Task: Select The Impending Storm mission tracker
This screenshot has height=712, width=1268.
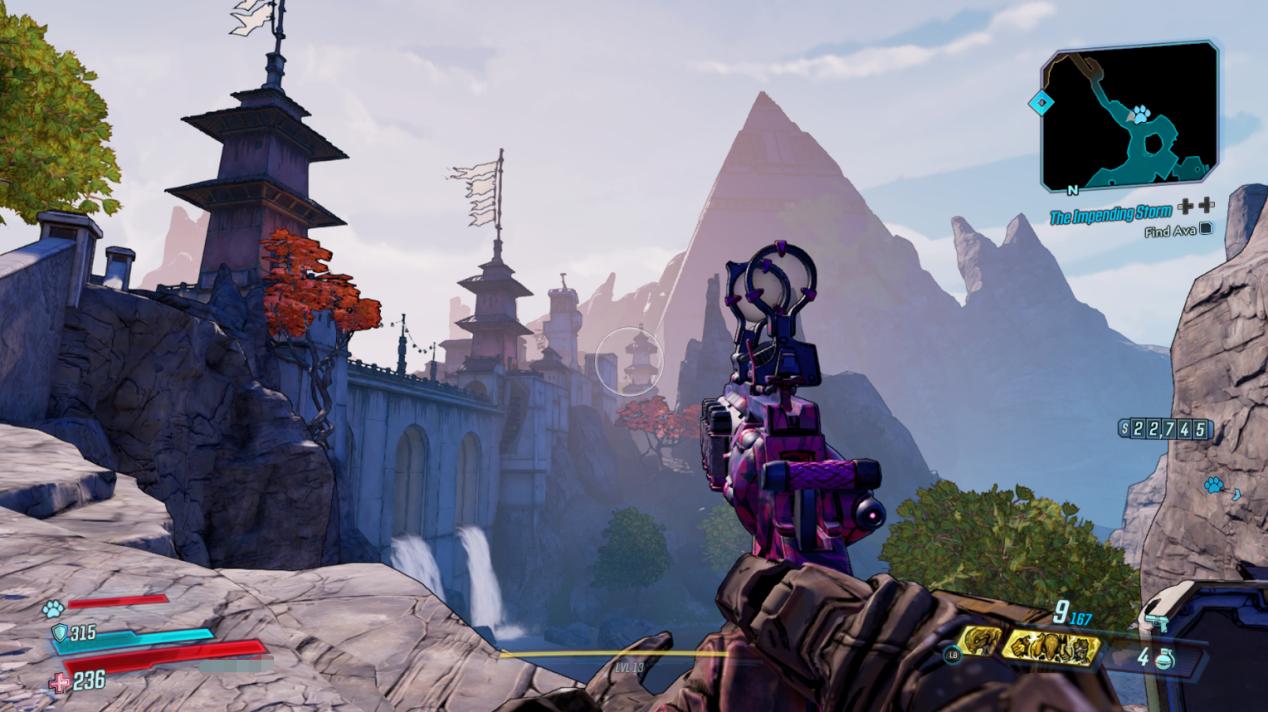Action: coord(1110,214)
